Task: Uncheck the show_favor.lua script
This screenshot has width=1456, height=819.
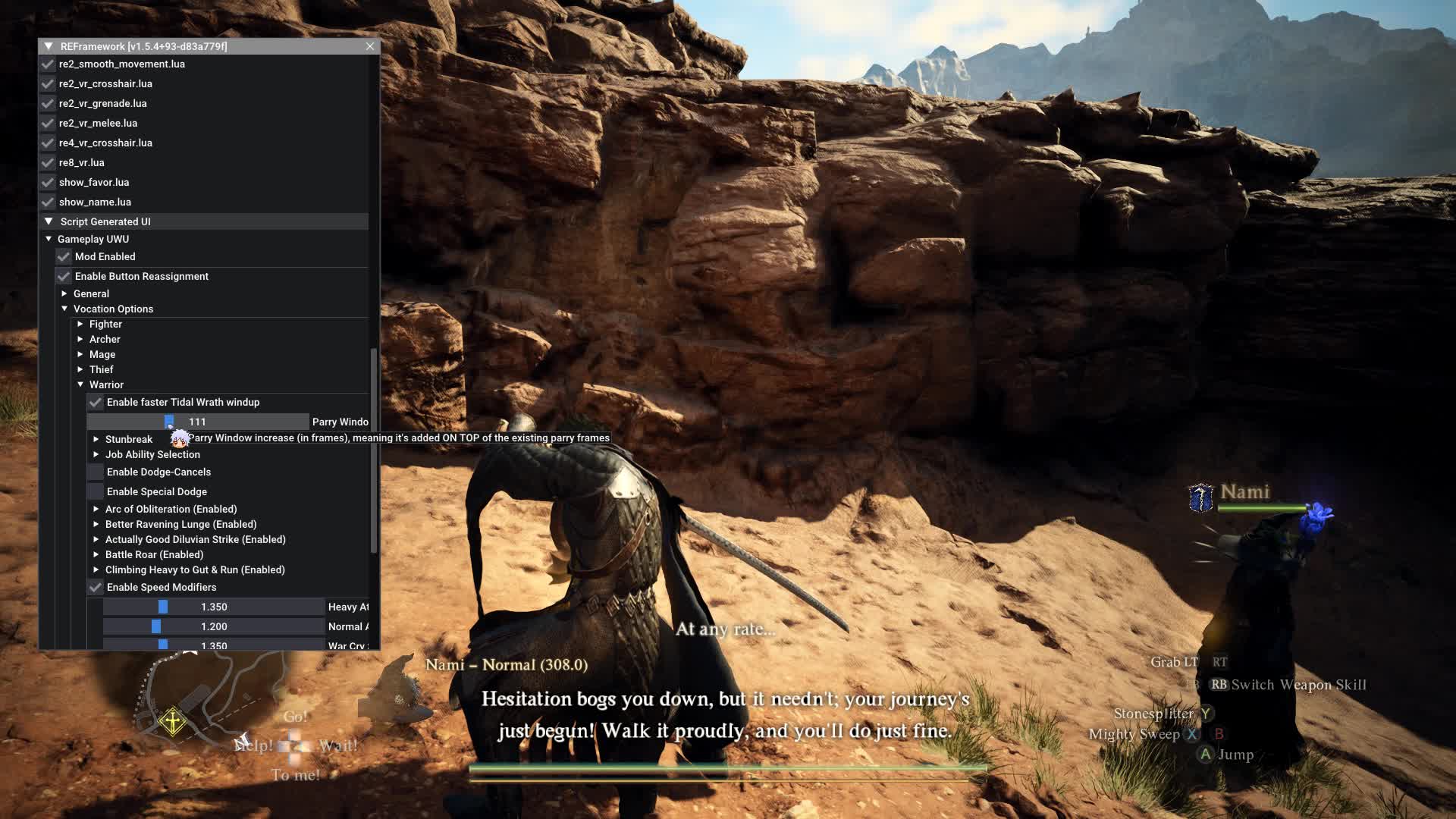Action: pyautogui.click(x=48, y=183)
